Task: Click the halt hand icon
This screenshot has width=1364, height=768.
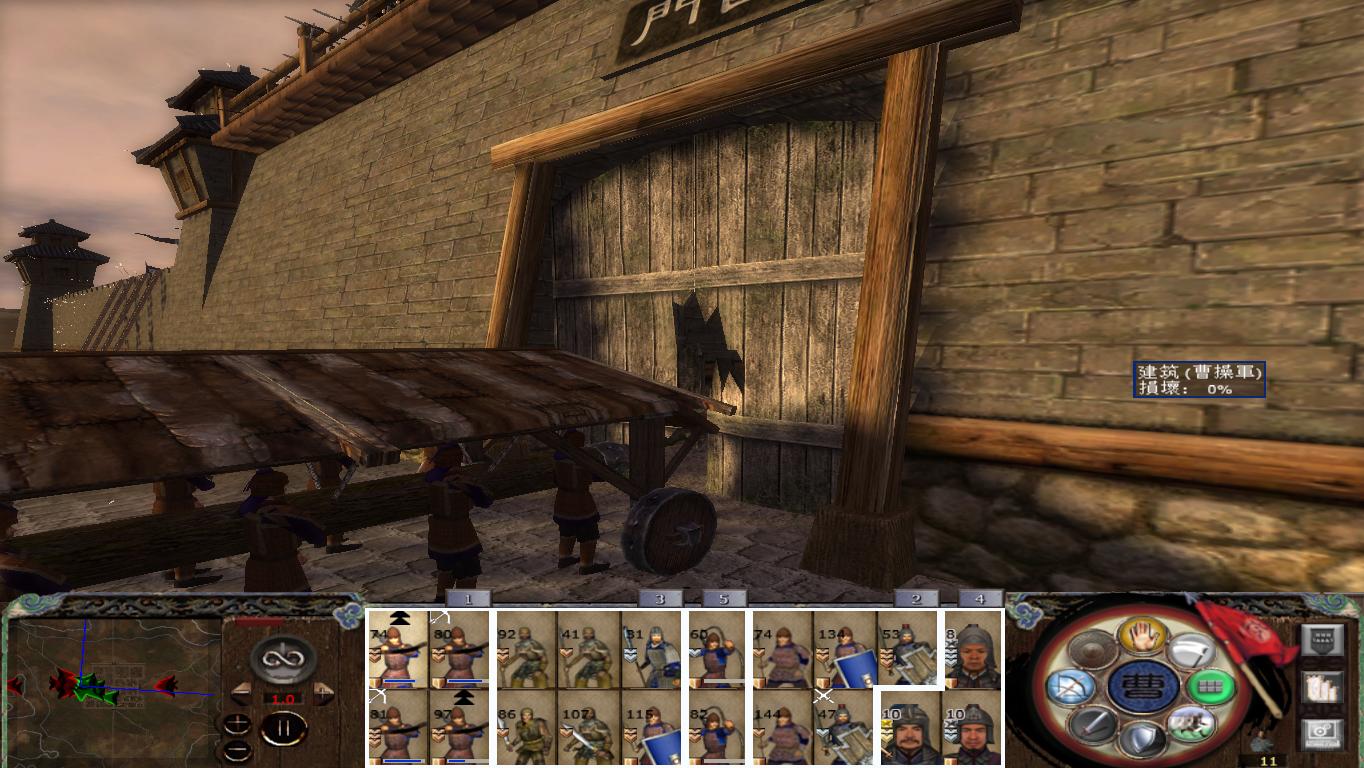Action: 1142,635
